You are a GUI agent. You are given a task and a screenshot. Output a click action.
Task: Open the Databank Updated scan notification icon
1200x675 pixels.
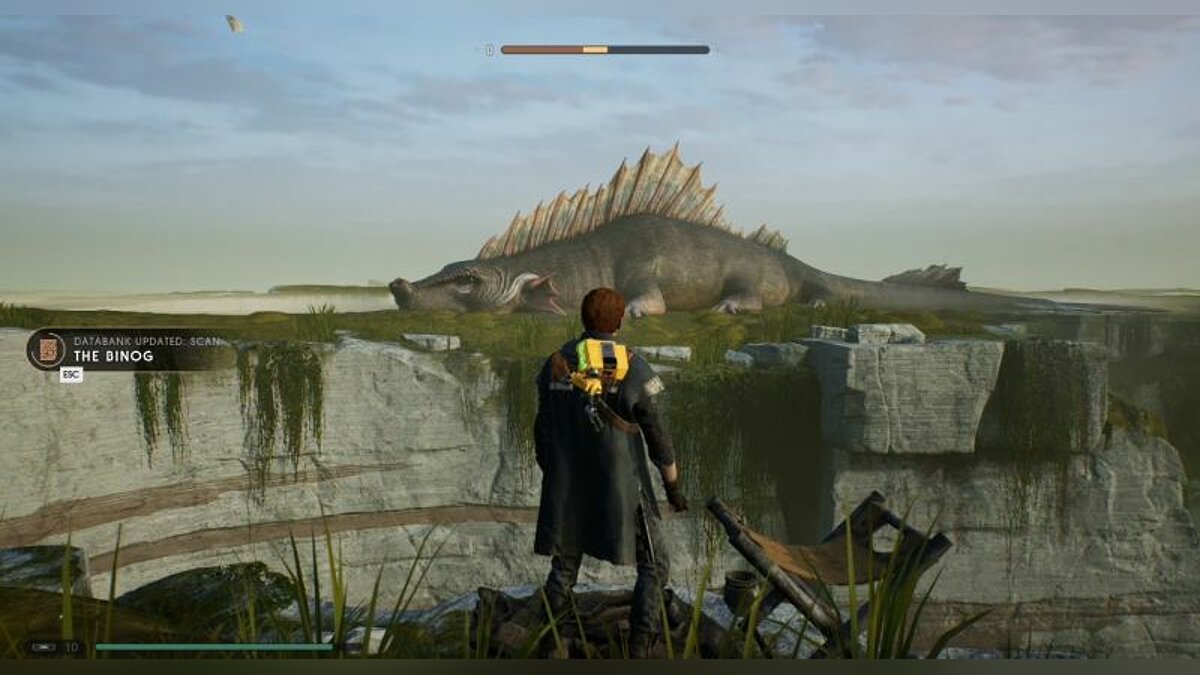(46, 350)
